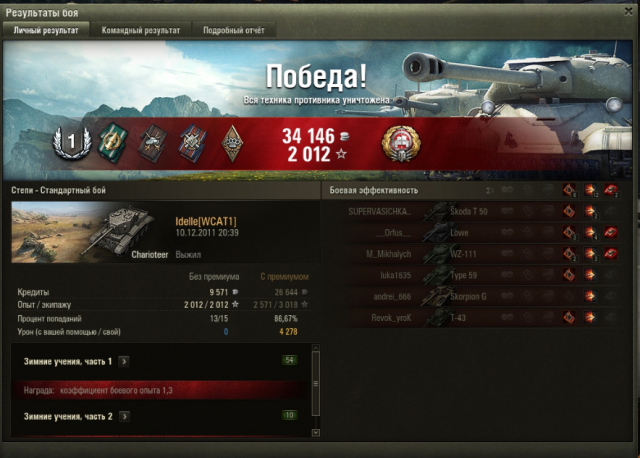Show the red-ribbon medal near credits total
The image size is (640, 458).
[x=401, y=143]
